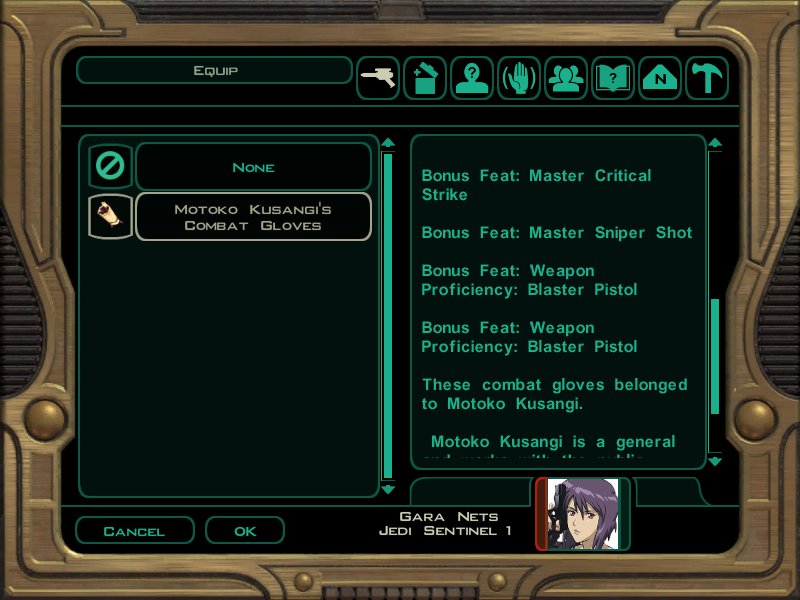Open the Journal book icon
The height and width of the screenshot is (600, 800).
point(613,79)
